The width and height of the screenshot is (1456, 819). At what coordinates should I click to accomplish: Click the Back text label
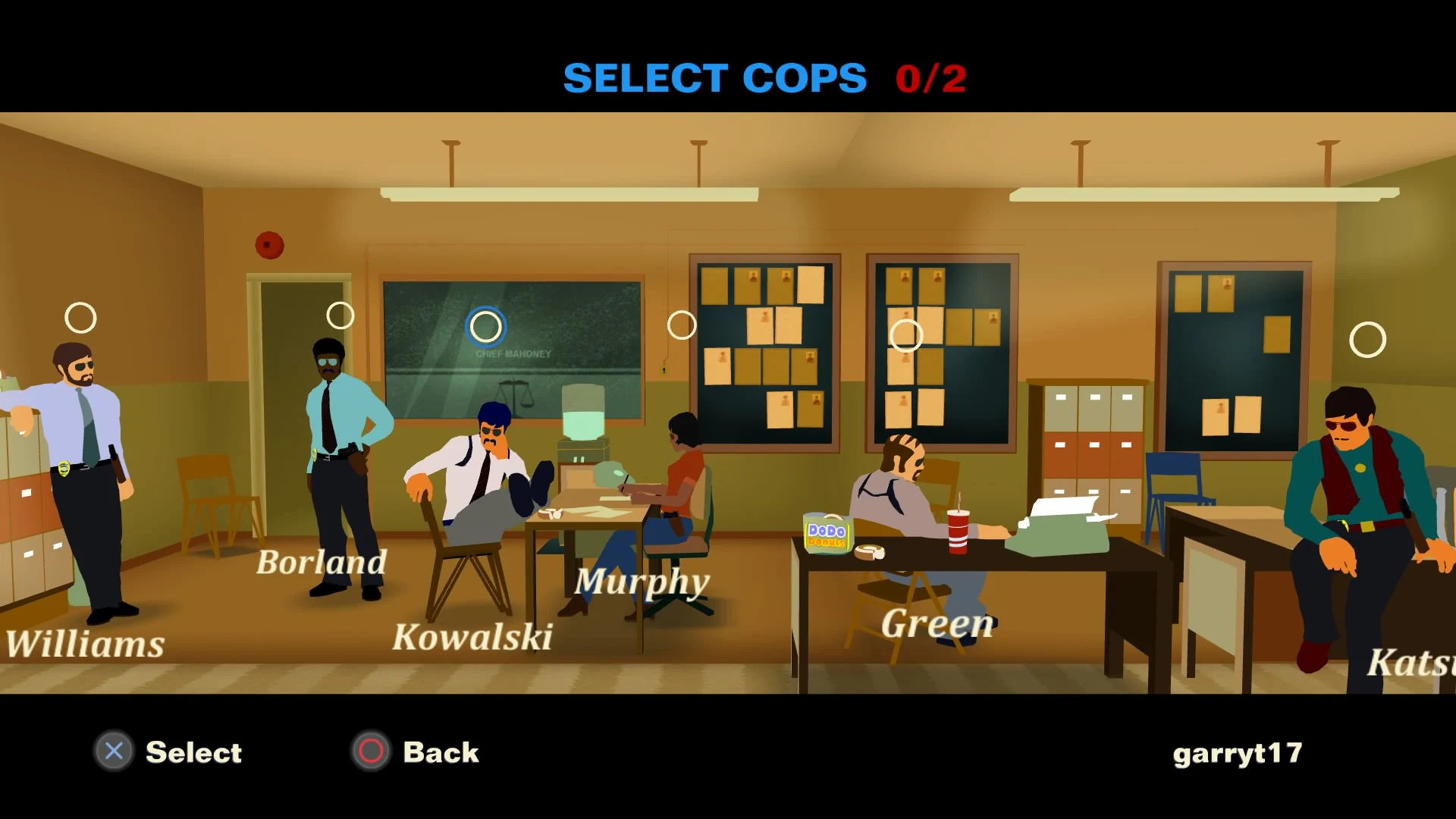point(441,752)
